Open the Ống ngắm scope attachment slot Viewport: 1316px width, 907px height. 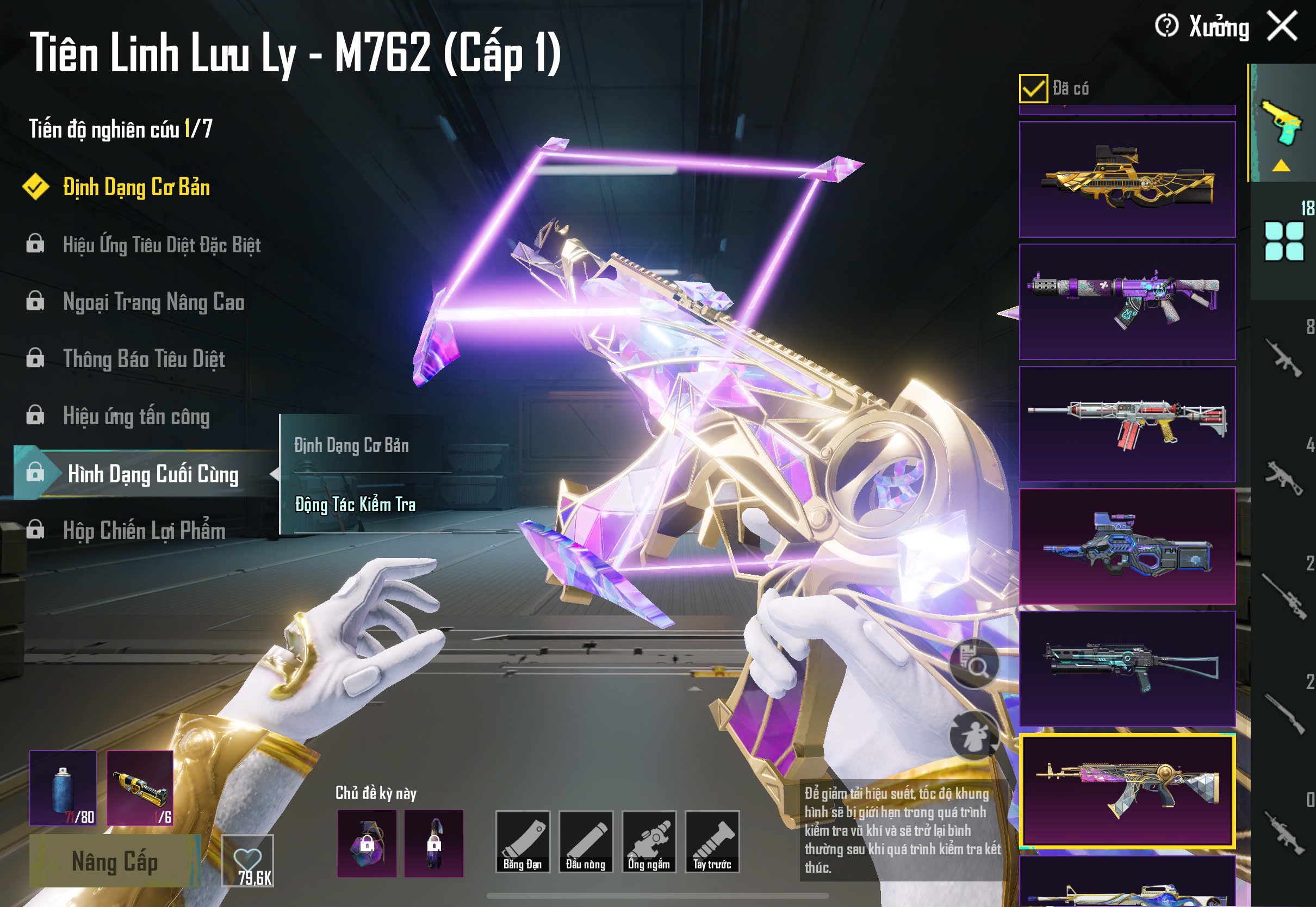[649, 842]
